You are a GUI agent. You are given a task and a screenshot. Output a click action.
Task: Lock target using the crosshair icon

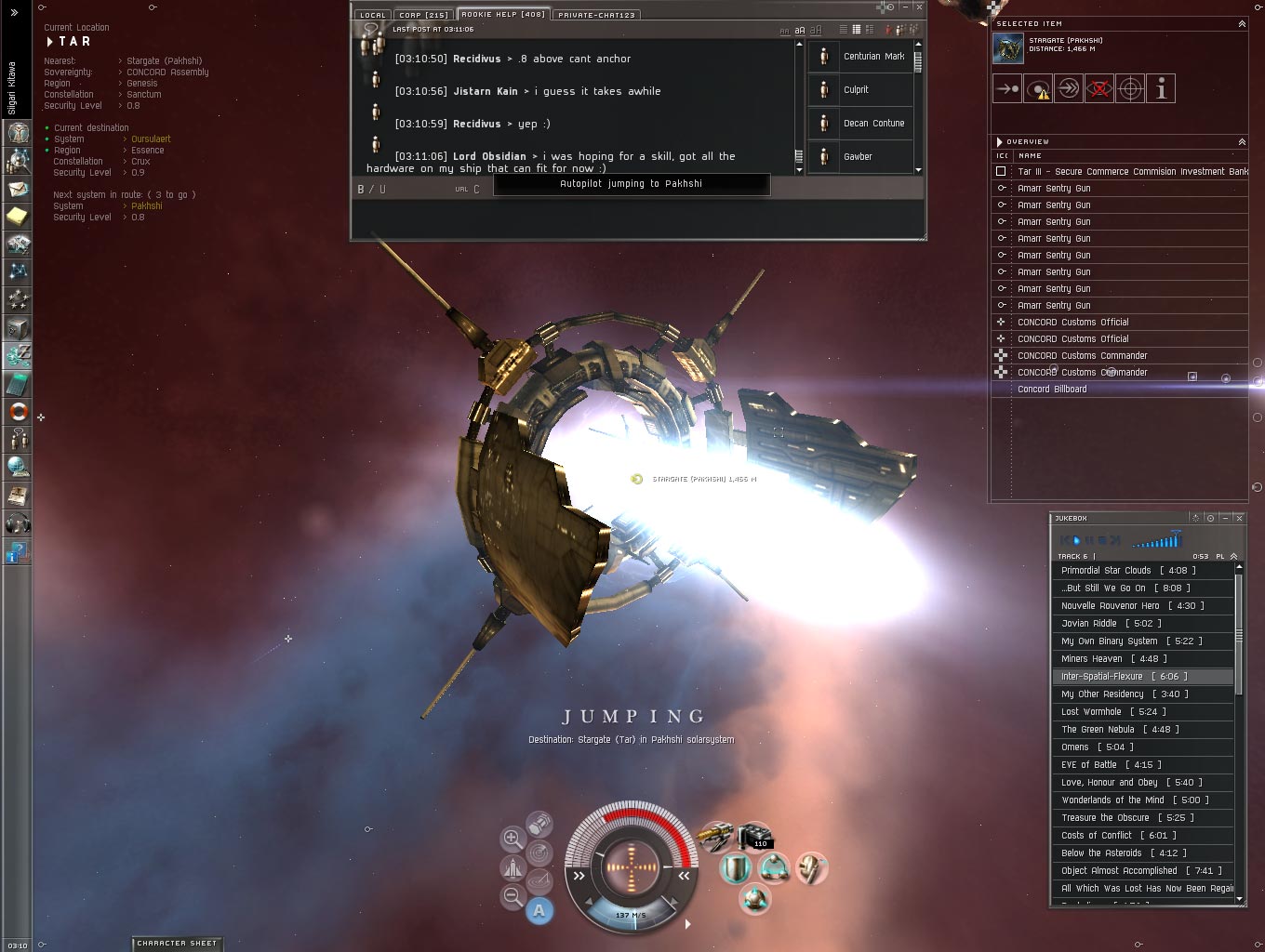tap(1130, 89)
